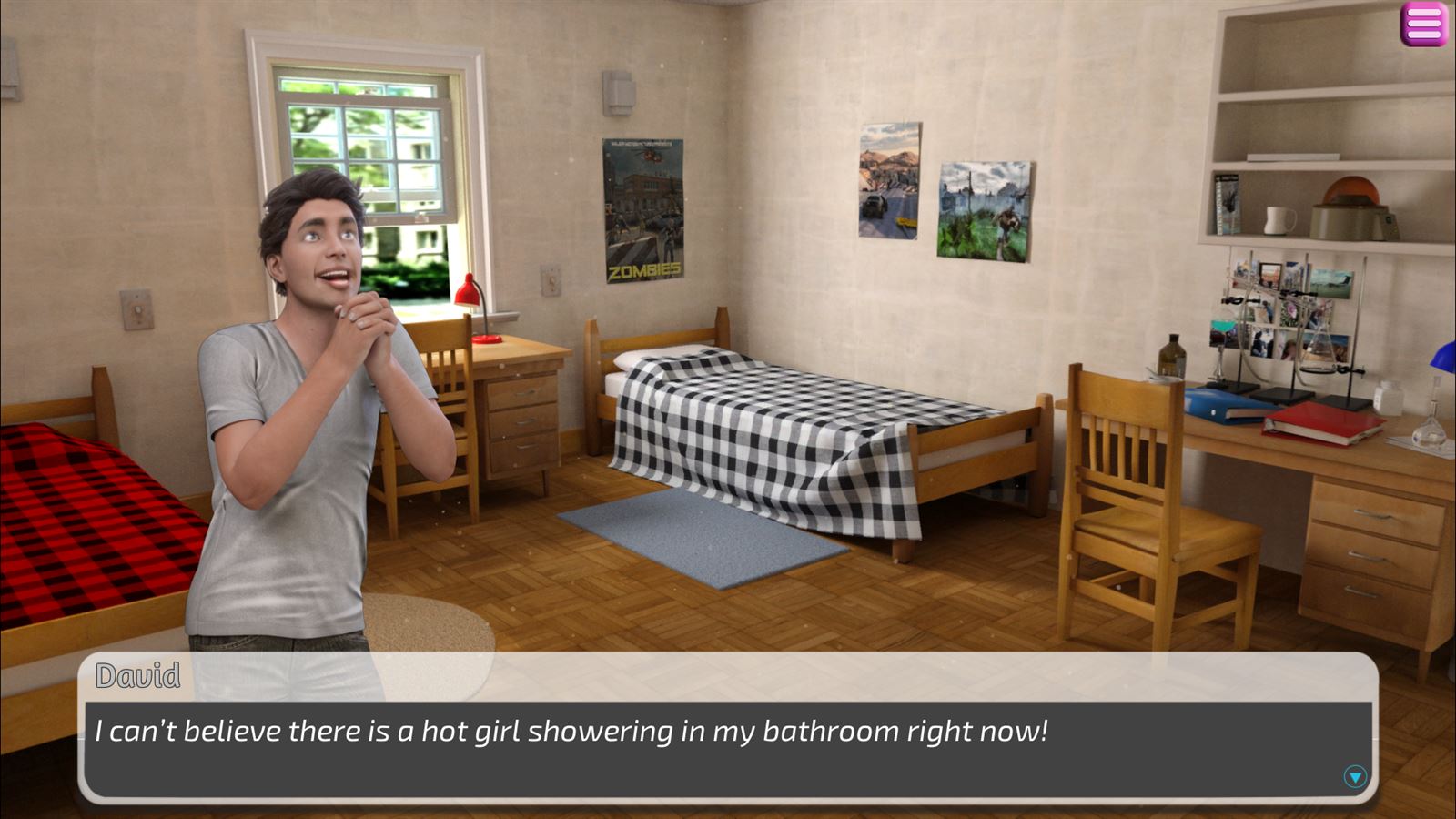Click the ZOMBIES poster on the wall

[643, 209]
